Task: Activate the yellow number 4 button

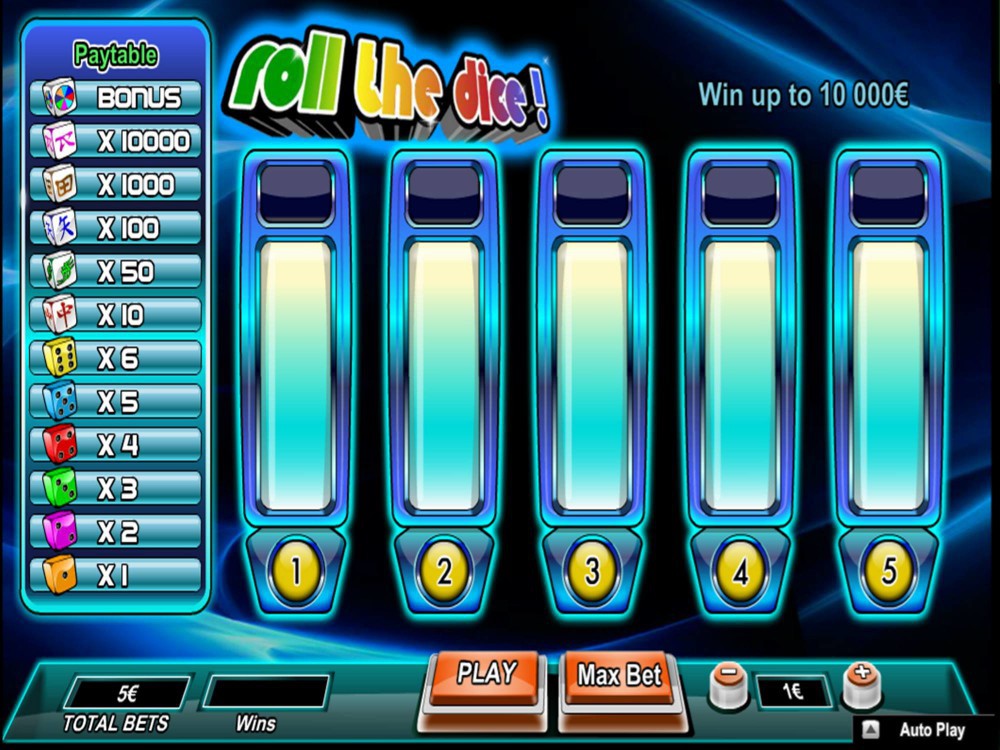Action: coord(740,571)
